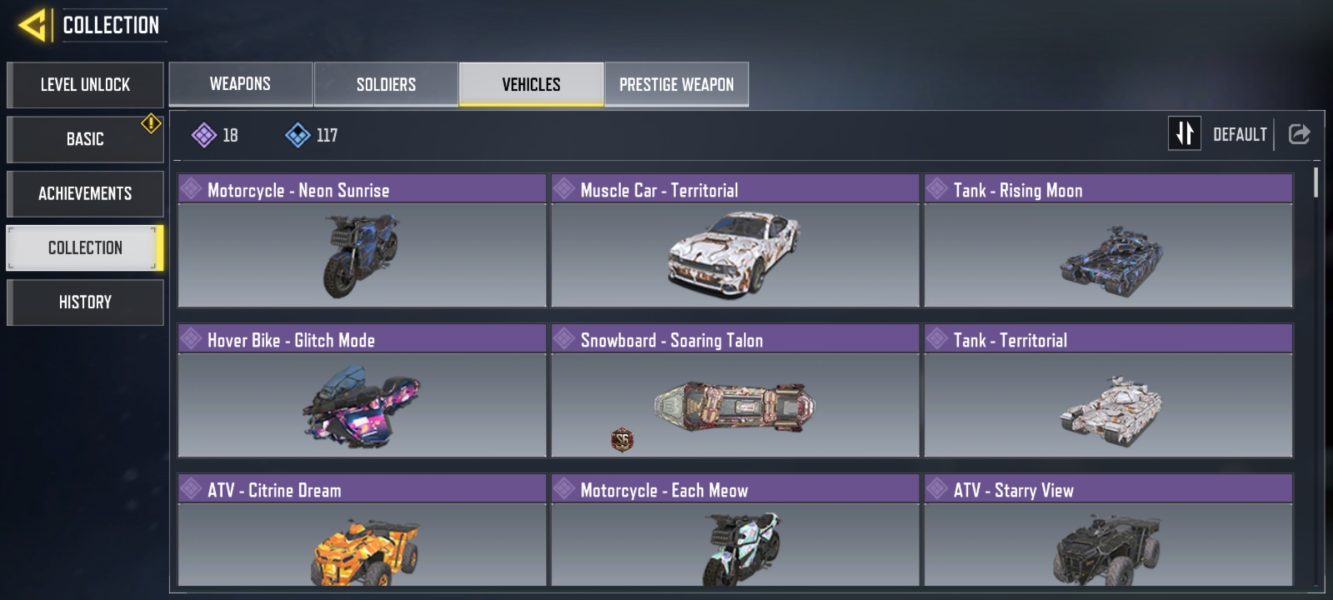1333x600 pixels.
Task: Select Hover Bike - Glitch Mode
Action: (362, 392)
